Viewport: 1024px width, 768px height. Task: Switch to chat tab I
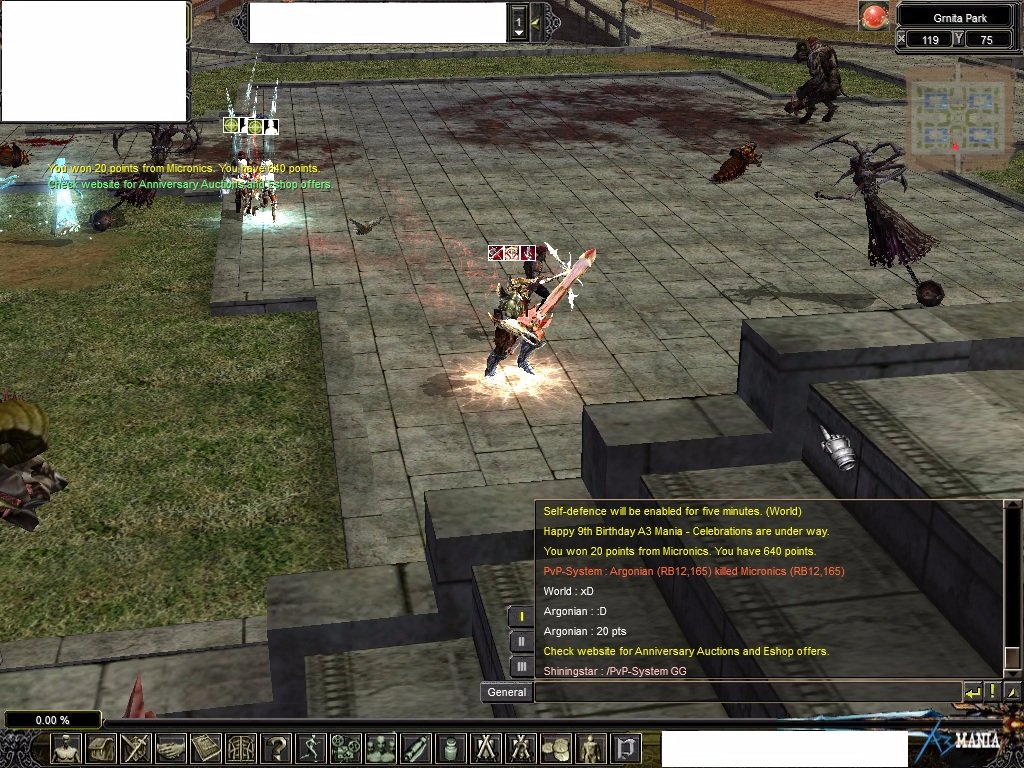(x=521, y=616)
